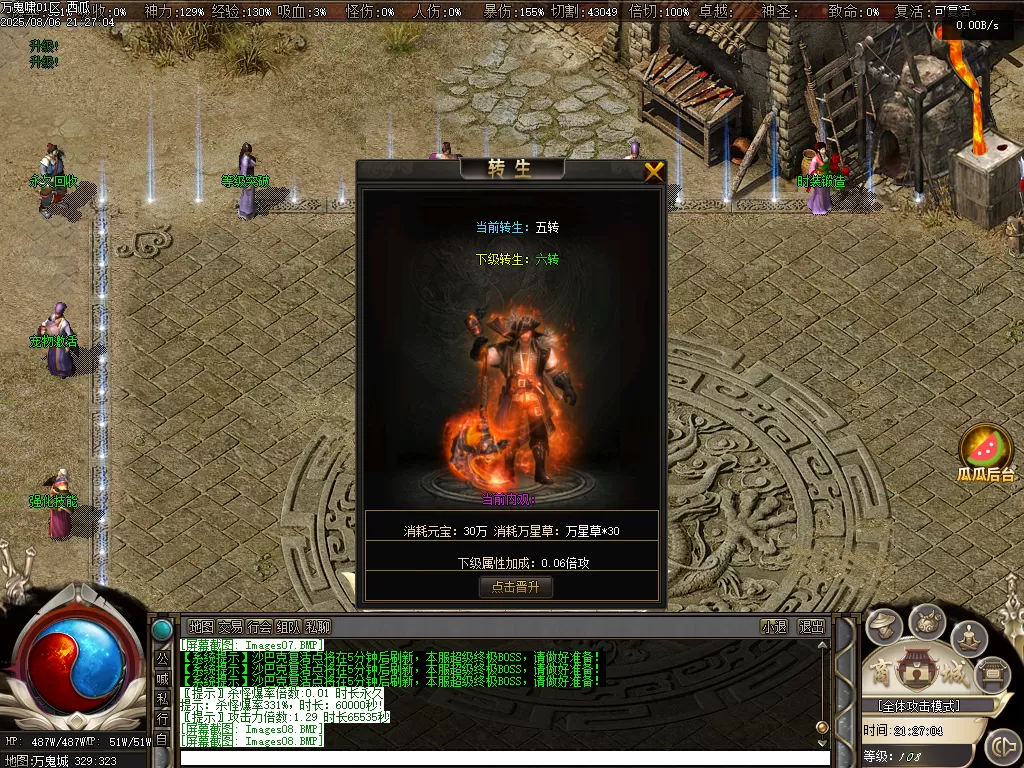Click the chat scrollbar down arrow
Viewport: 1024px width, 768px height.
pos(822,743)
